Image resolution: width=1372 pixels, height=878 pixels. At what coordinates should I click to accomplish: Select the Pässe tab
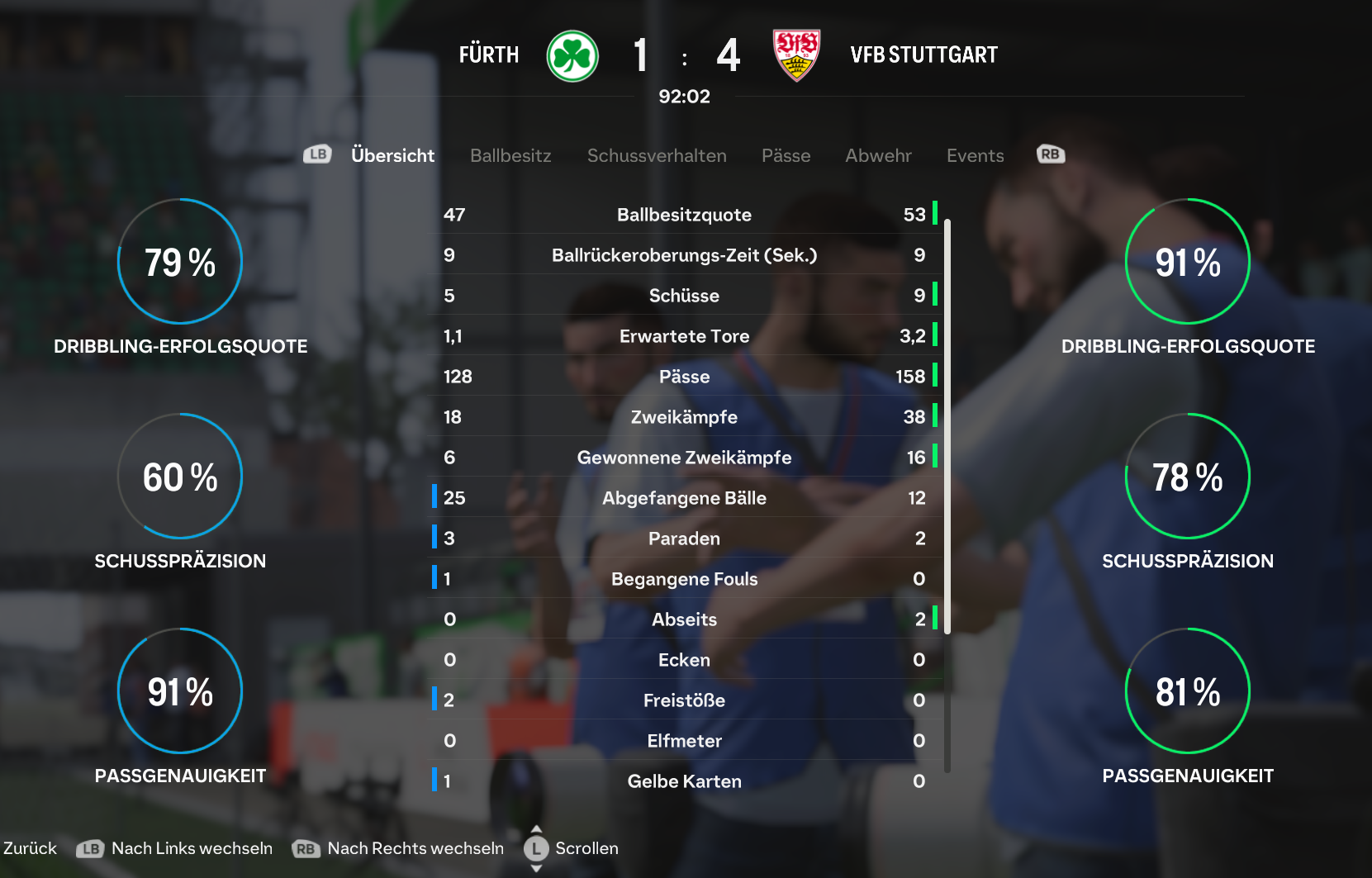[786, 155]
